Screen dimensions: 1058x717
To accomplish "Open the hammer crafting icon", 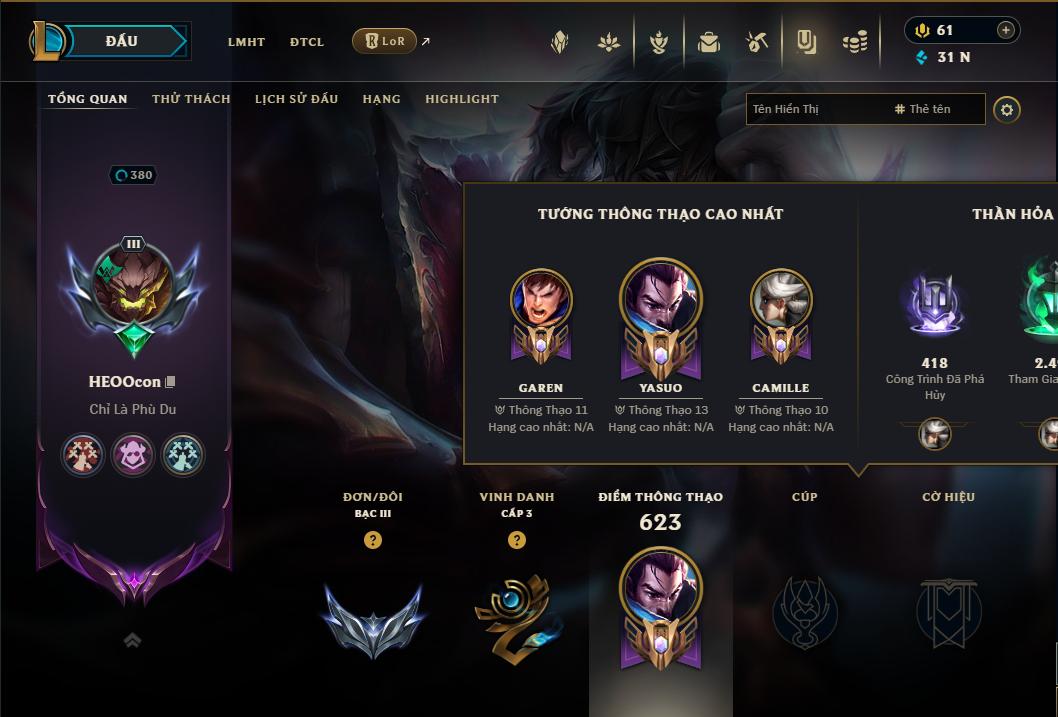I will (757, 42).
